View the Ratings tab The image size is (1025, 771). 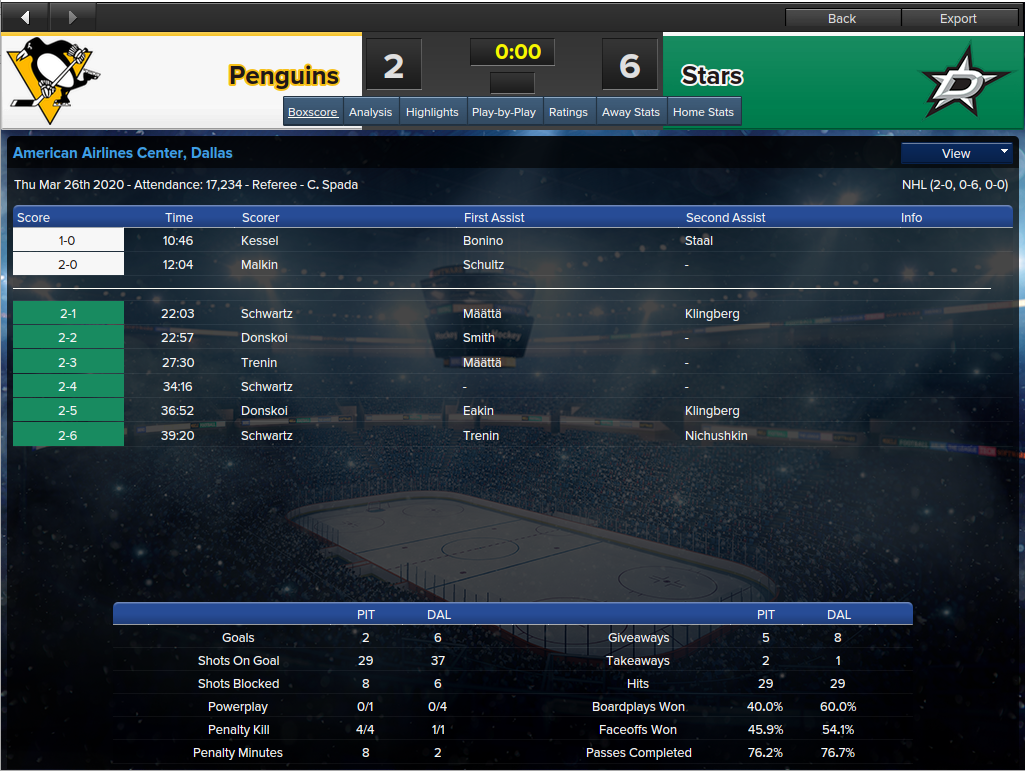(568, 112)
